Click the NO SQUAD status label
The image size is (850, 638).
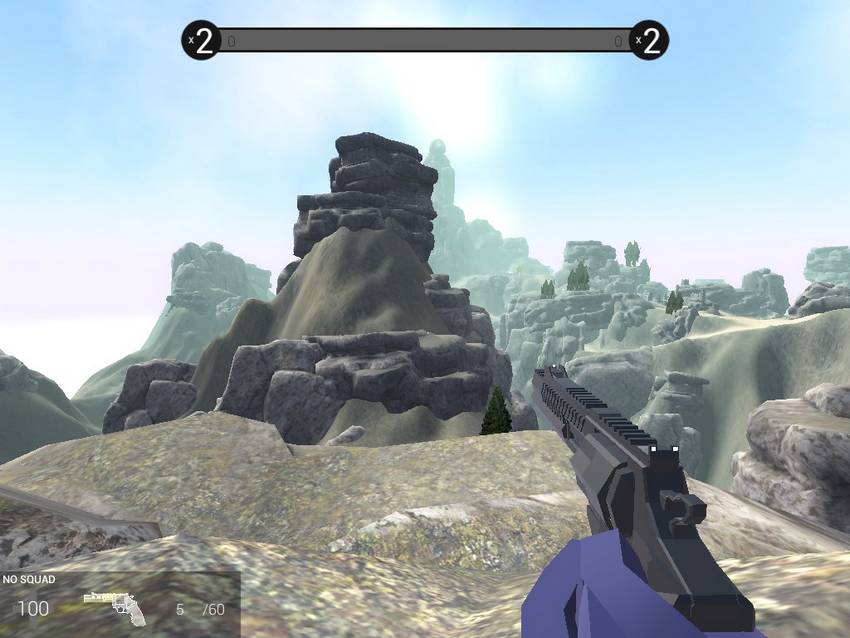29,579
